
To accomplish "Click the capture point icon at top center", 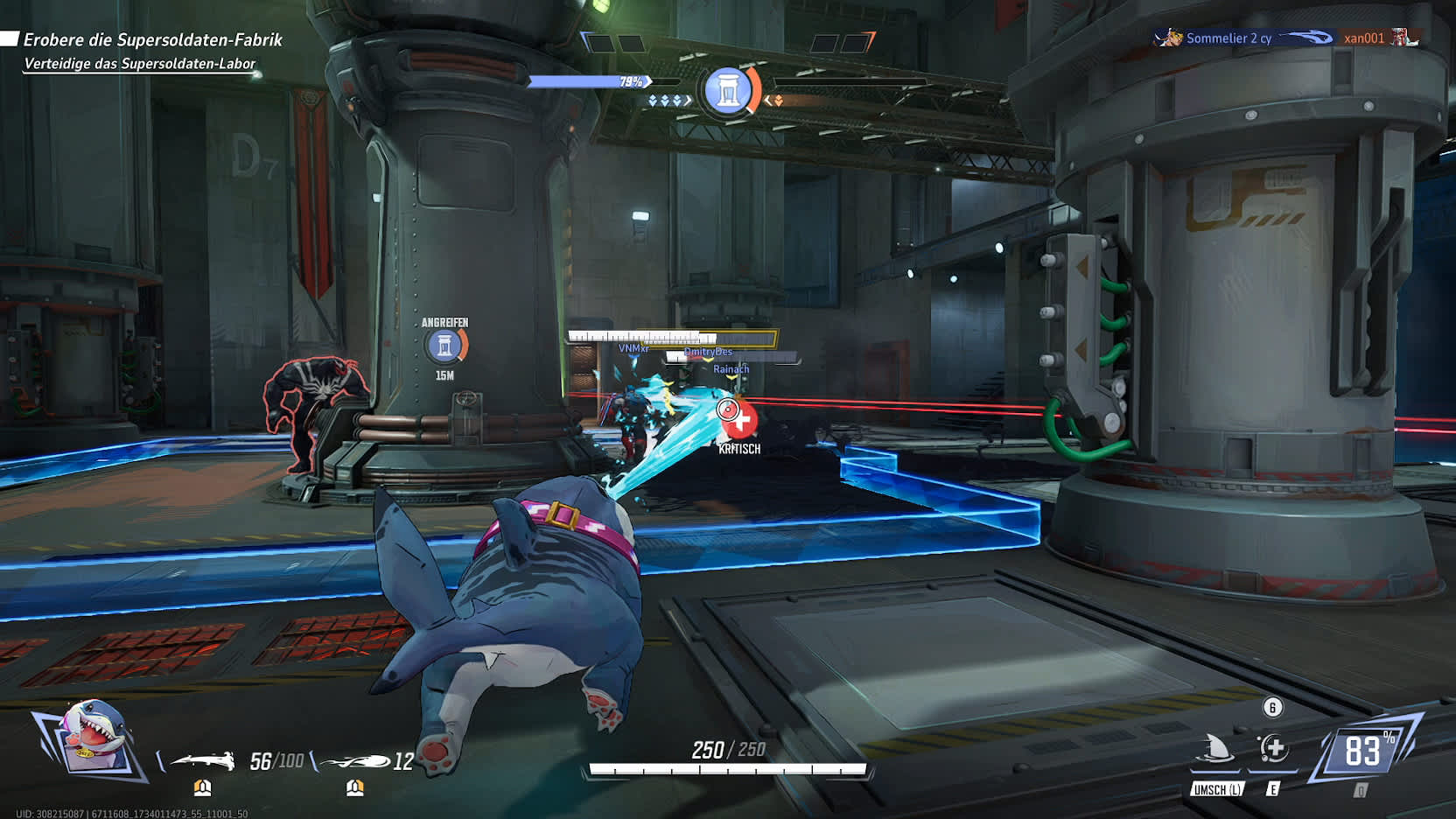I will click(x=728, y=90).
